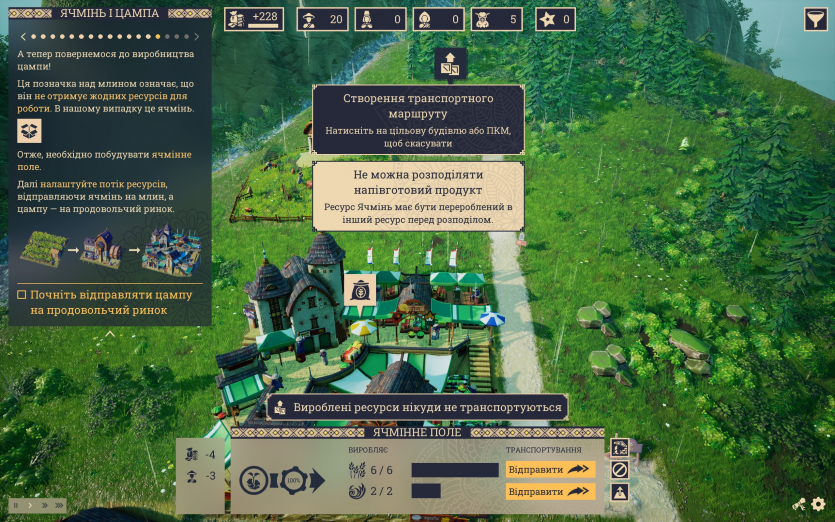835x522 pixels.
Task: Click the transport route icon above the tooltip
Action: tap(450, 63)
